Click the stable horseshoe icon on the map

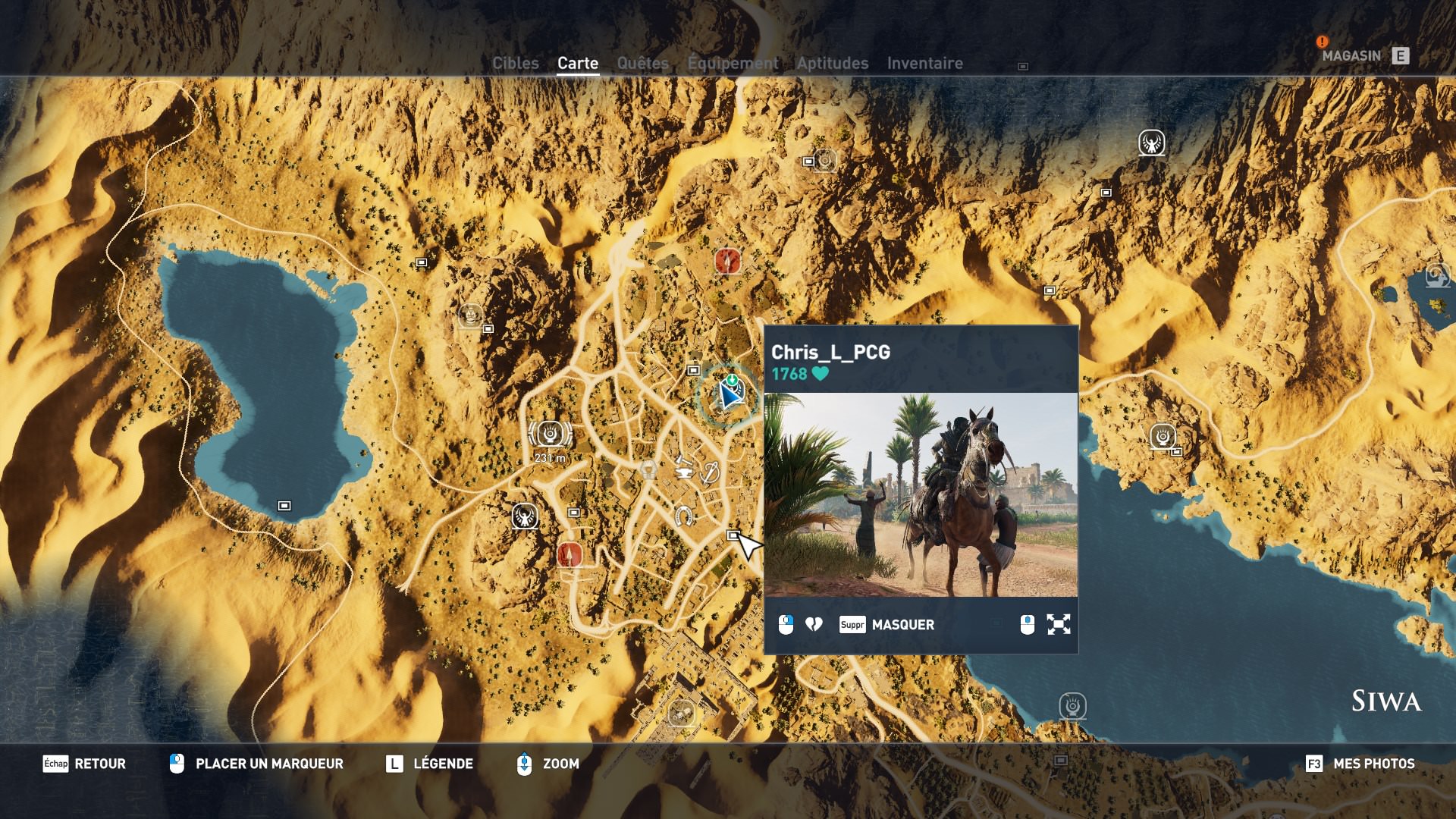685,516
